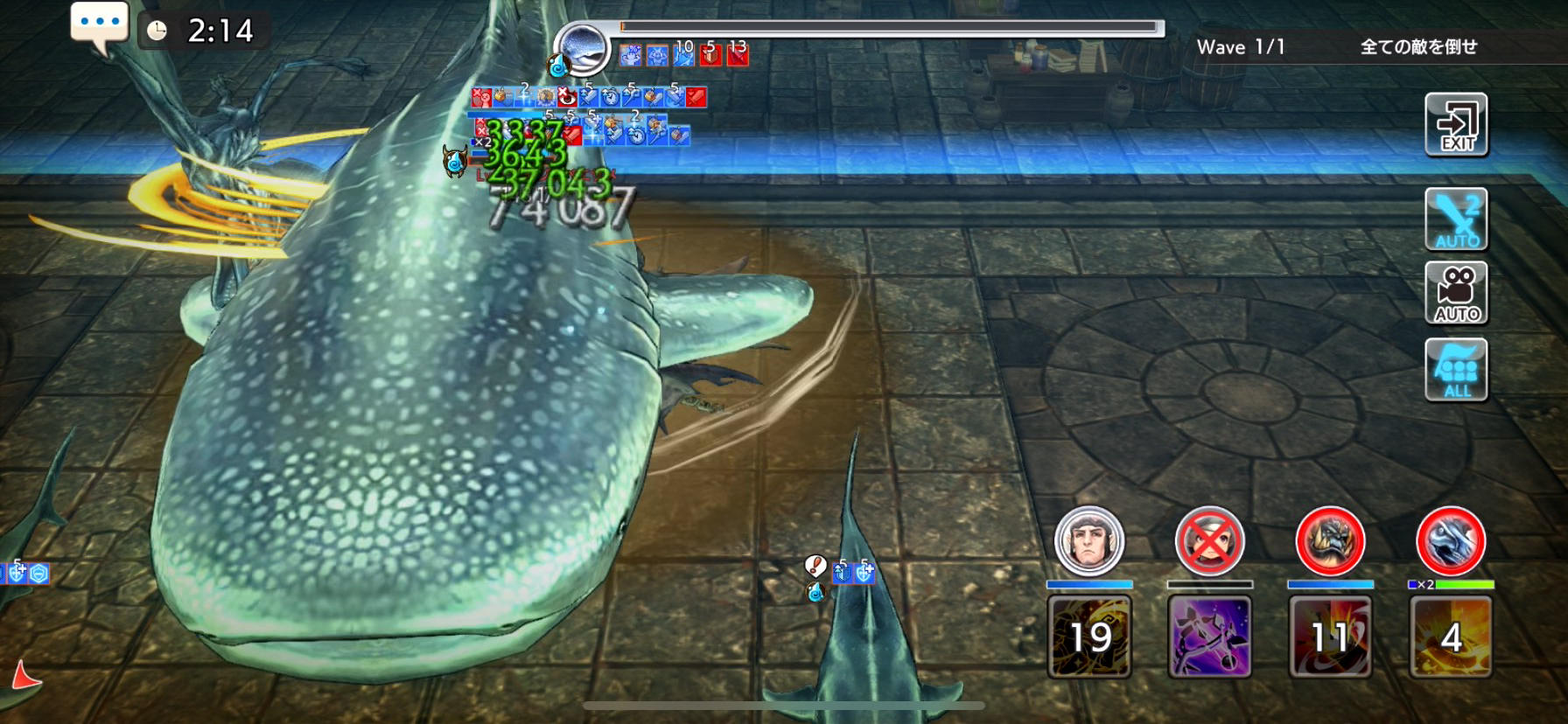Activate the purple archer skill
The image size is (1568, 724).
[1210, 637]
